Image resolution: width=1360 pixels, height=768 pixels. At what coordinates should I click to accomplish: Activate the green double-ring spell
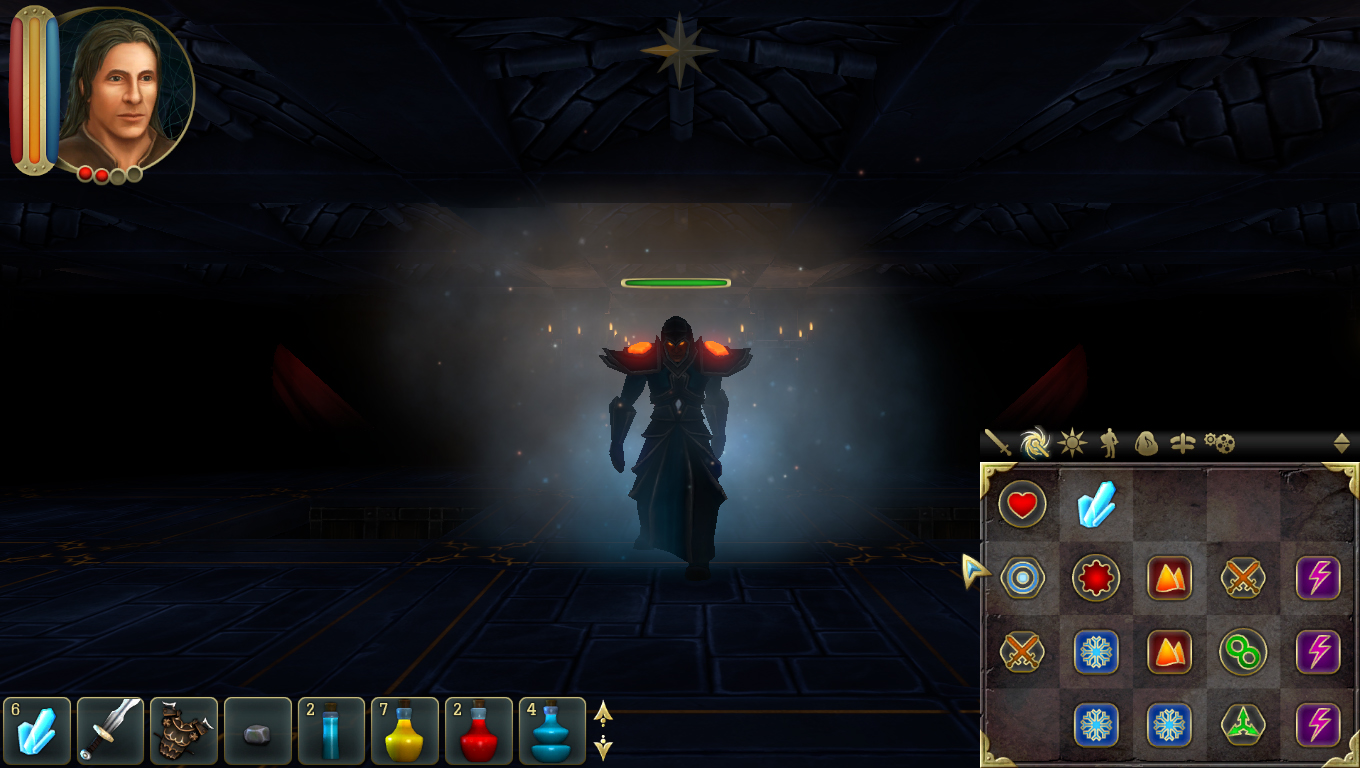1243,653
